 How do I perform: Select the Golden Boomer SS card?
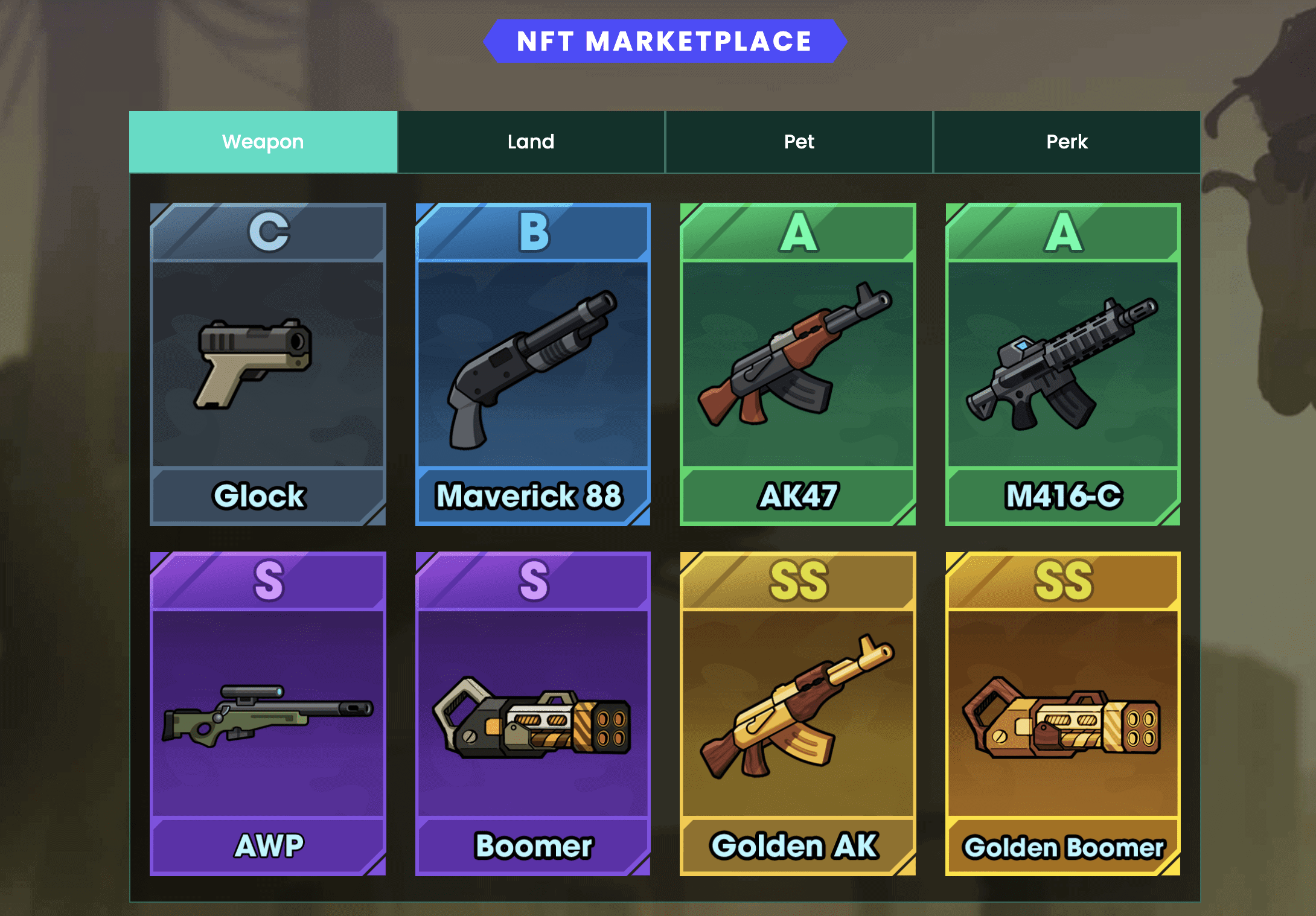click(x=1062, y=713)
